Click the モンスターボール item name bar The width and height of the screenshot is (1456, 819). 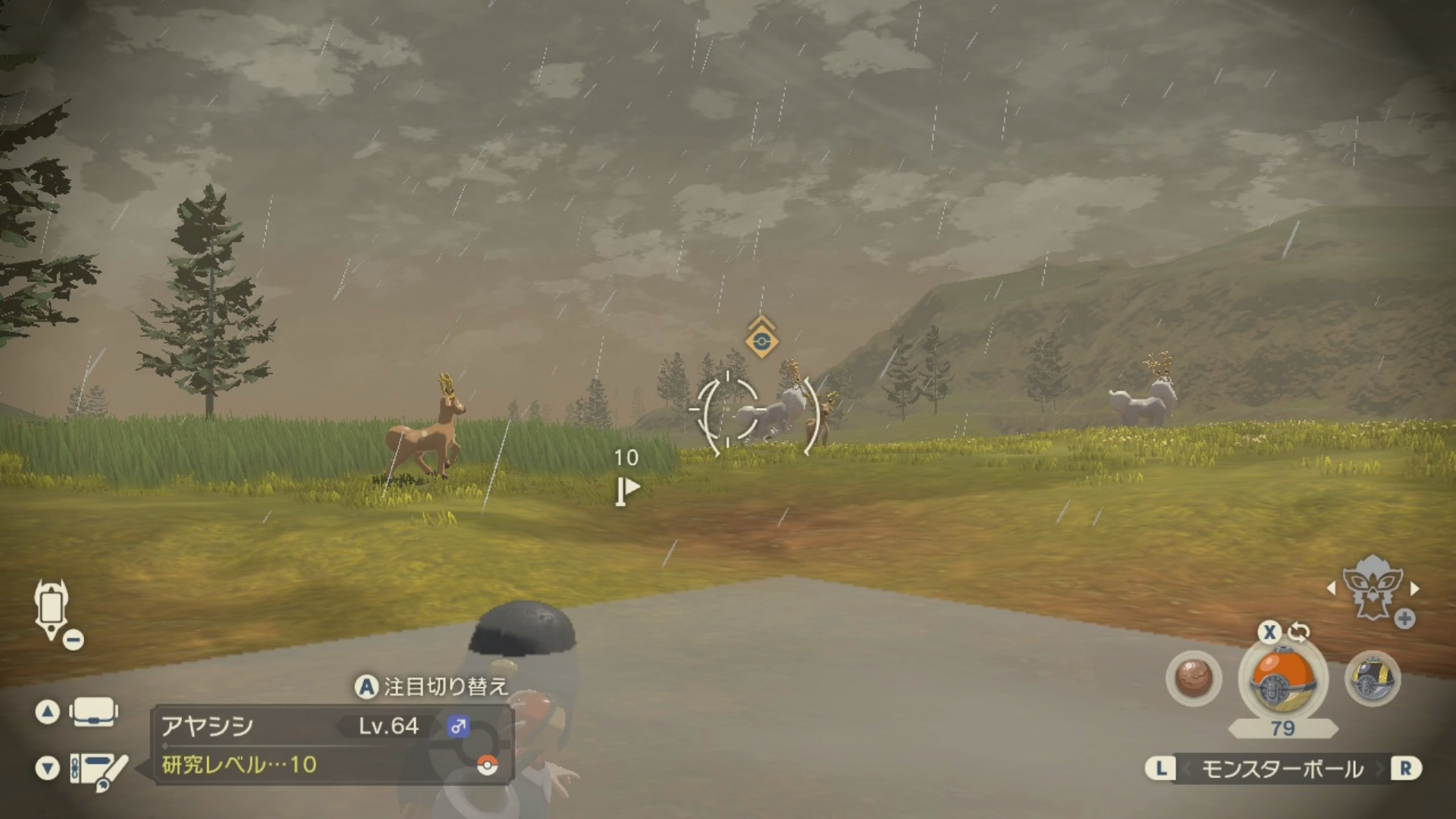pos(1282,769)
